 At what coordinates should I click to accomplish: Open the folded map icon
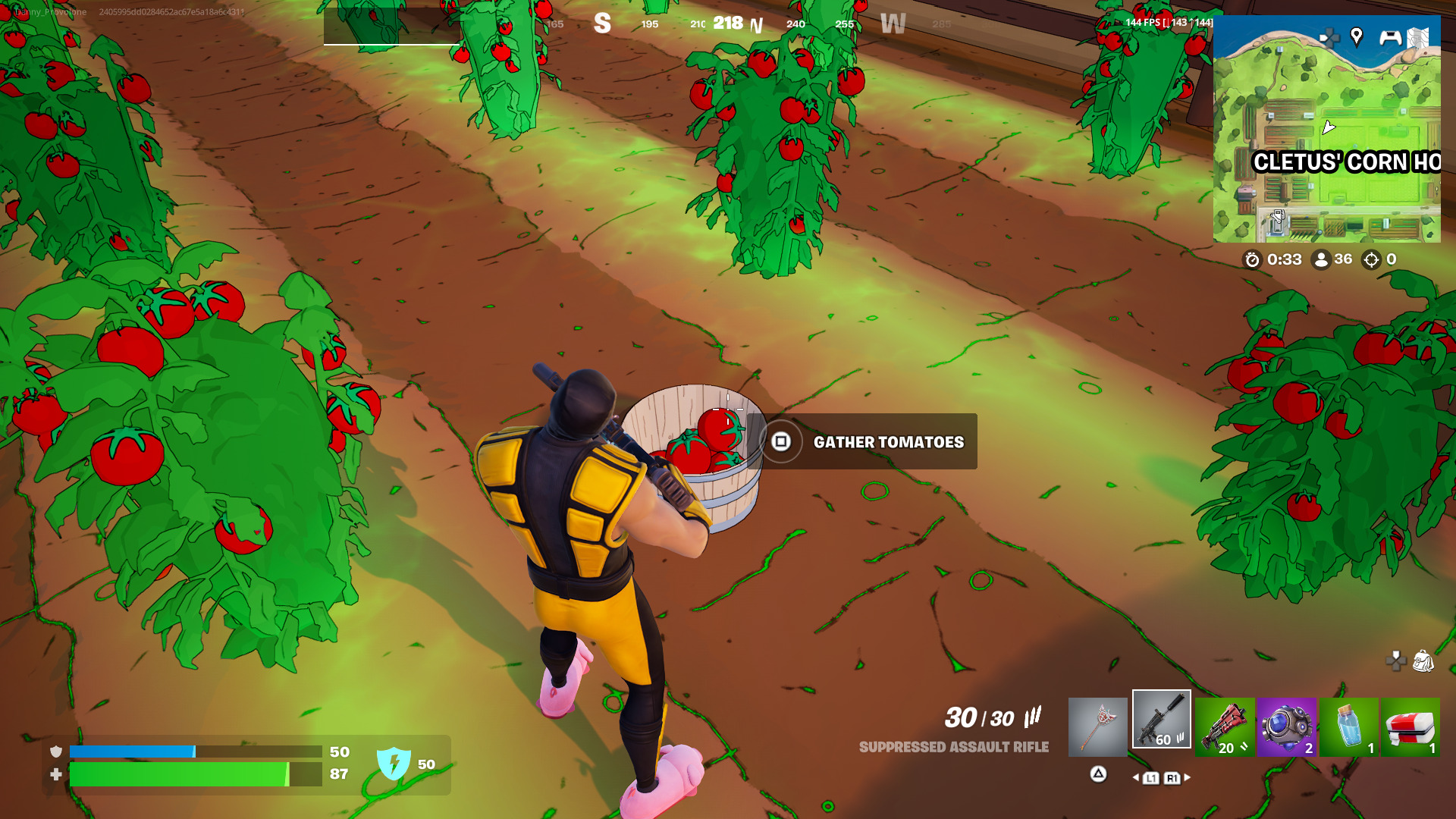[1417, 37]
